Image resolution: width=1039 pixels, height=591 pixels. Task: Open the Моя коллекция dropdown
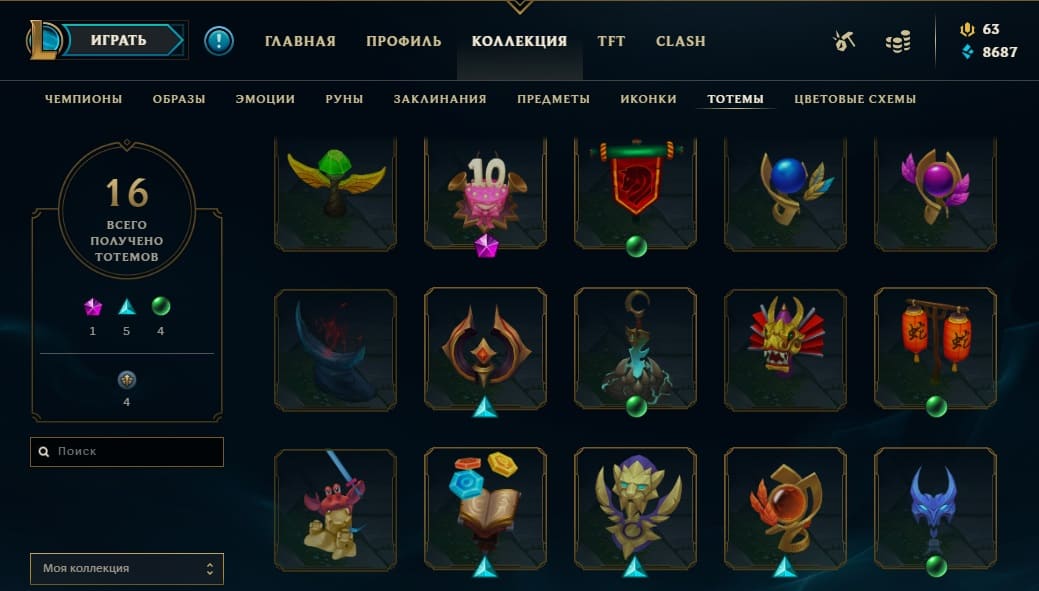pyautogui.click(x=127, y=568)
